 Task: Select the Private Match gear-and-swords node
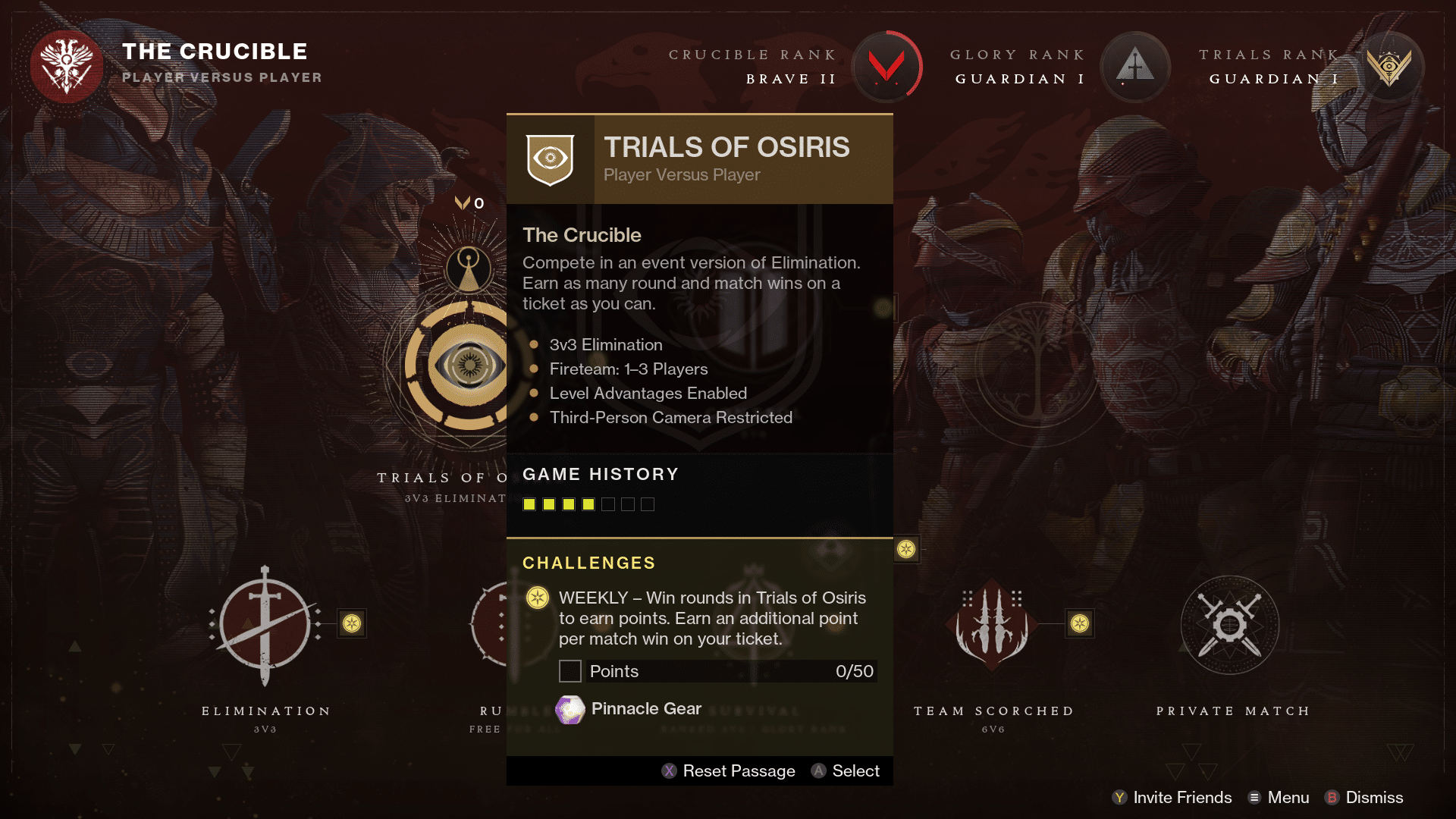1230,624
